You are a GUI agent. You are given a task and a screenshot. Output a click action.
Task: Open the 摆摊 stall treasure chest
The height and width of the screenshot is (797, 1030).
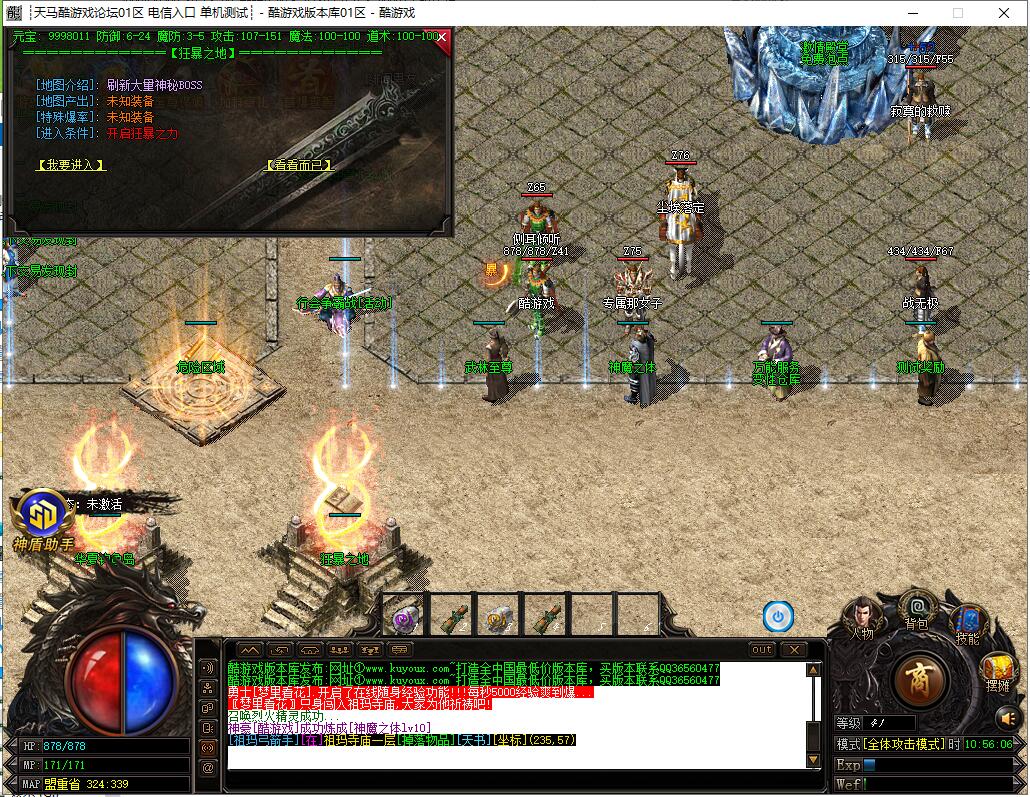click(x=998, y=670)
